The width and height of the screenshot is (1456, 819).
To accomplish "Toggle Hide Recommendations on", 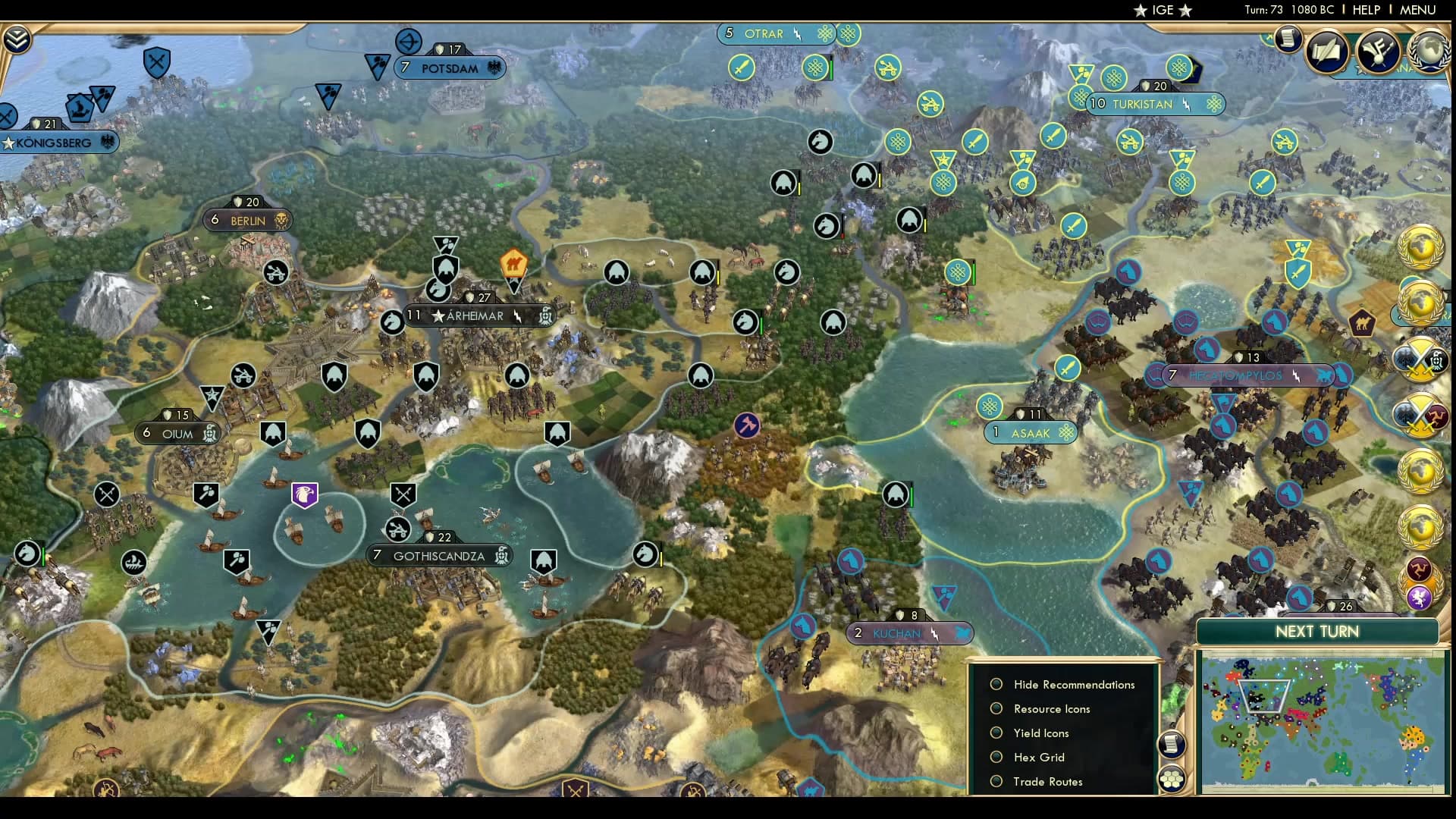I will click(996, 684).
